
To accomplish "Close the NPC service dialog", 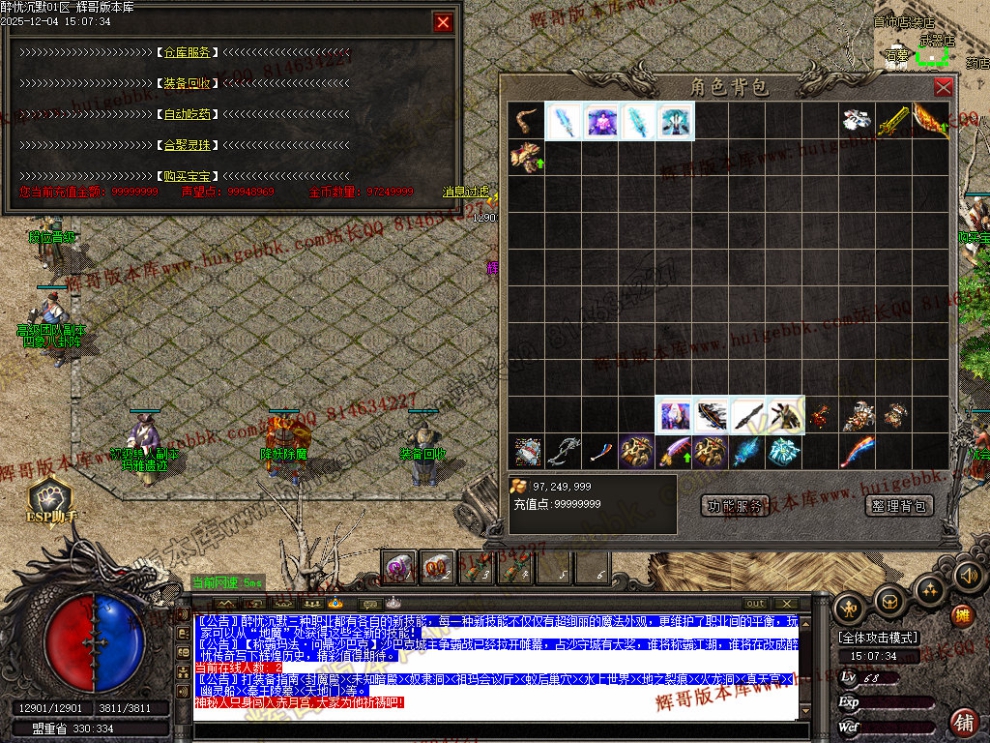I will [x=443, y=22].
